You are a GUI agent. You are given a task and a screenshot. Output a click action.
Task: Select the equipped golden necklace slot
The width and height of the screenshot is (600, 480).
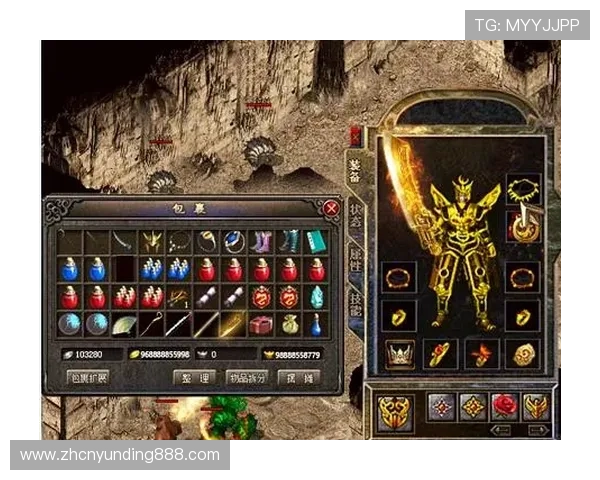(x=521, y=188)
